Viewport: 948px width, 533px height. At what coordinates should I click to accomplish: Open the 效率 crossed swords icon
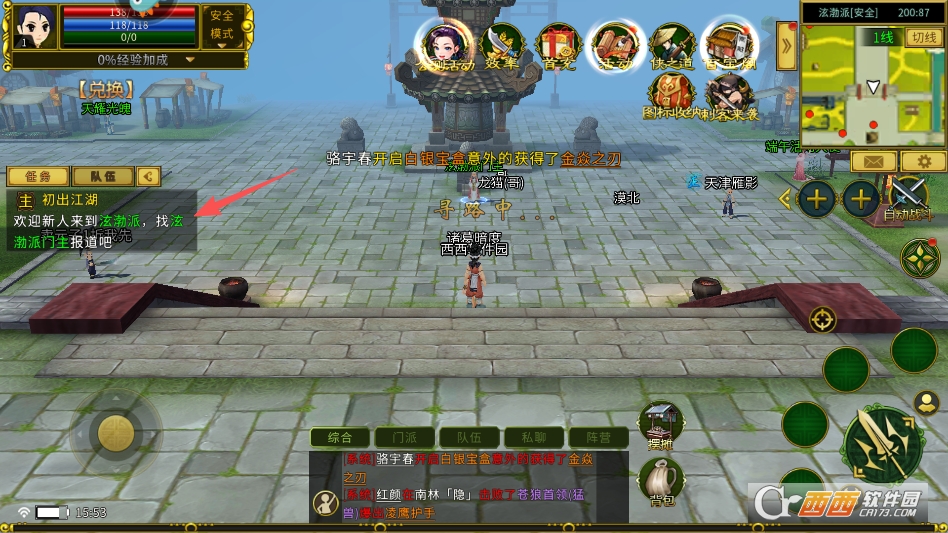[x=500, y=46]
